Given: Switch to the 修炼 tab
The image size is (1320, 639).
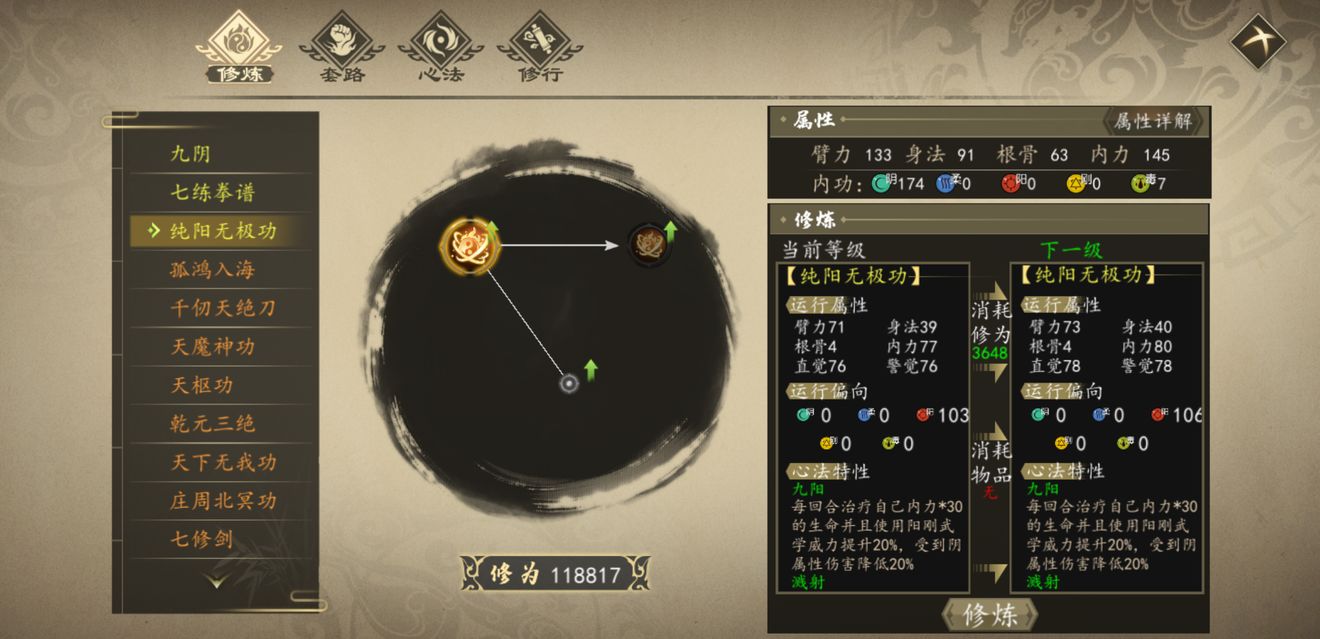Looking at the screenshot, I should click(x=240, y=47).
